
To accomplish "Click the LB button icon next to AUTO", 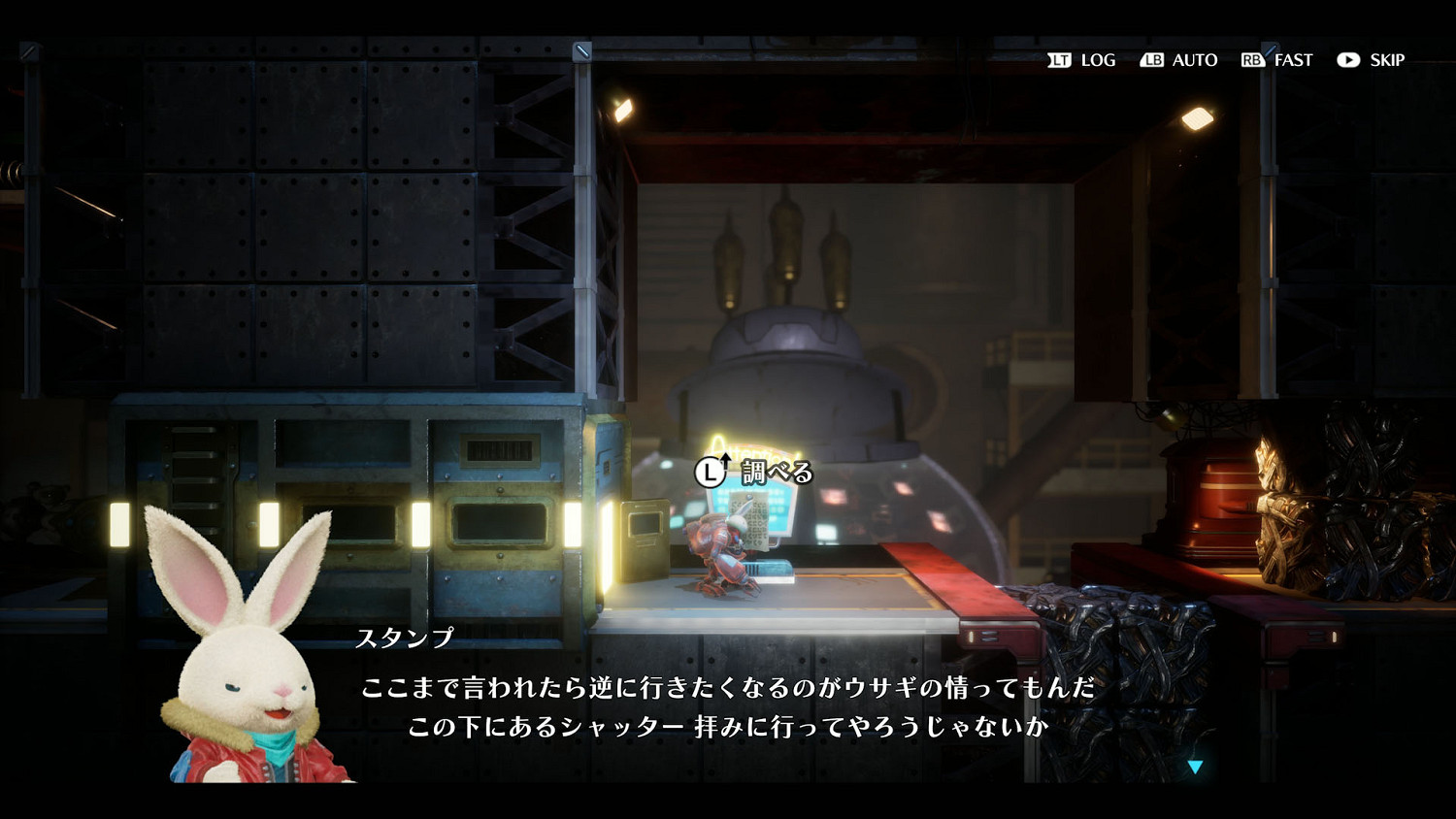I will click(x=1153, y=60).
